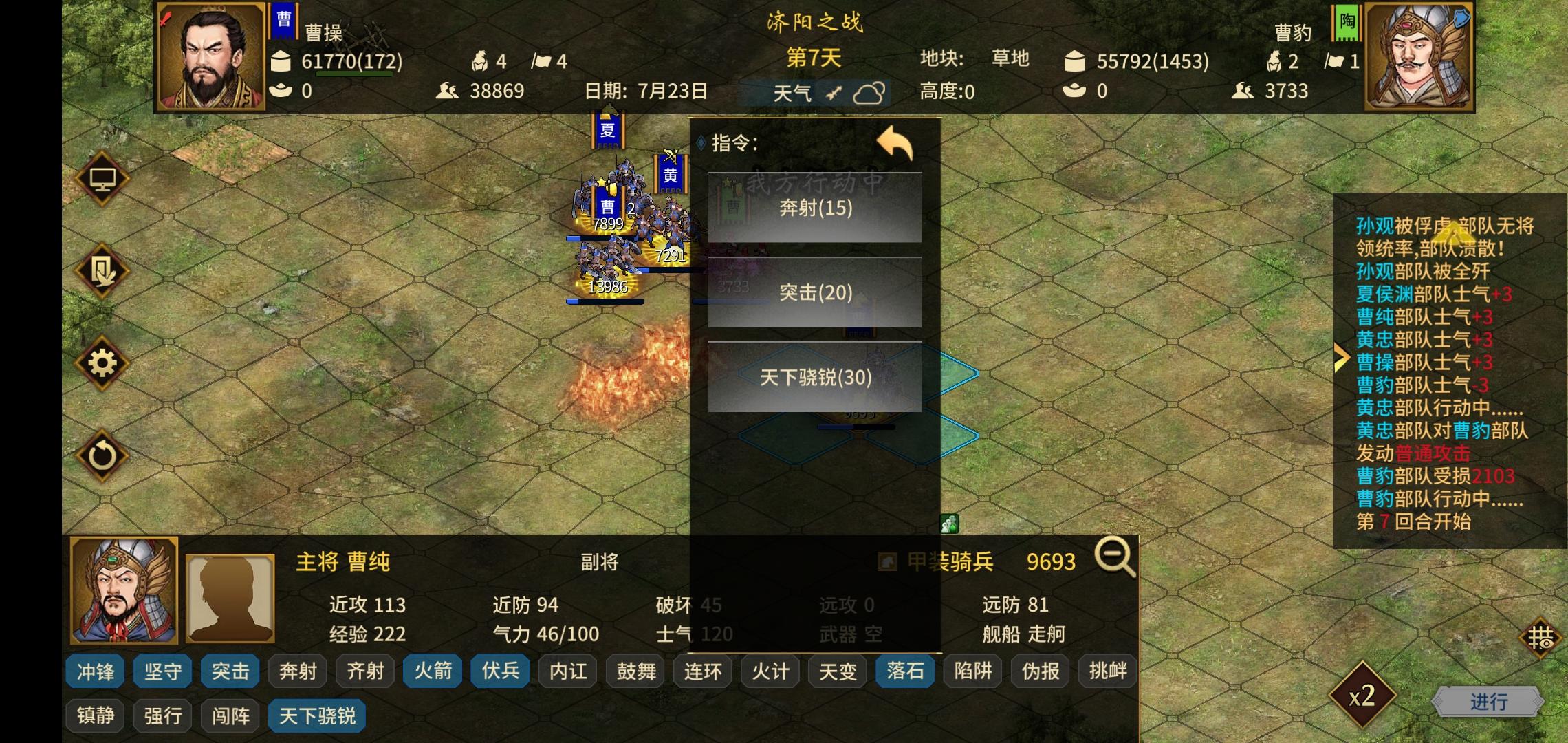Screen dimensions: 1568x743
Task: Choose 突击(20) from the command menu
Action: tap(816, 293)
